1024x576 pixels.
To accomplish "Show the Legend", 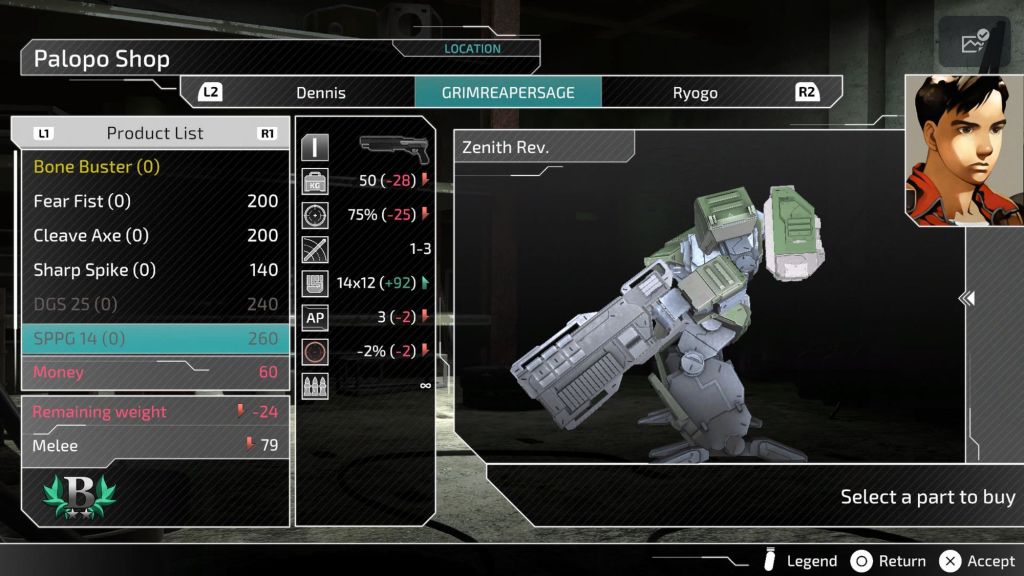I will point(800,561).
